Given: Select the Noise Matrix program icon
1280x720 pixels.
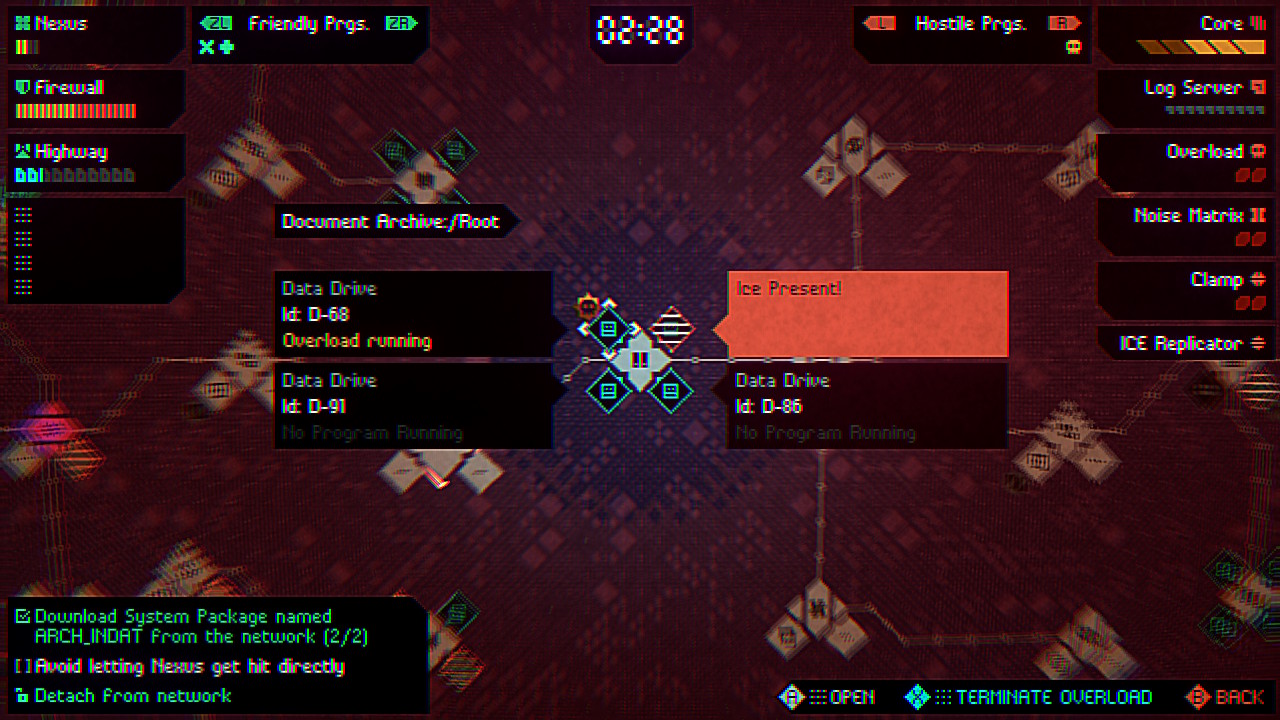Looking at the screenshot, I should click(1258, 215).
